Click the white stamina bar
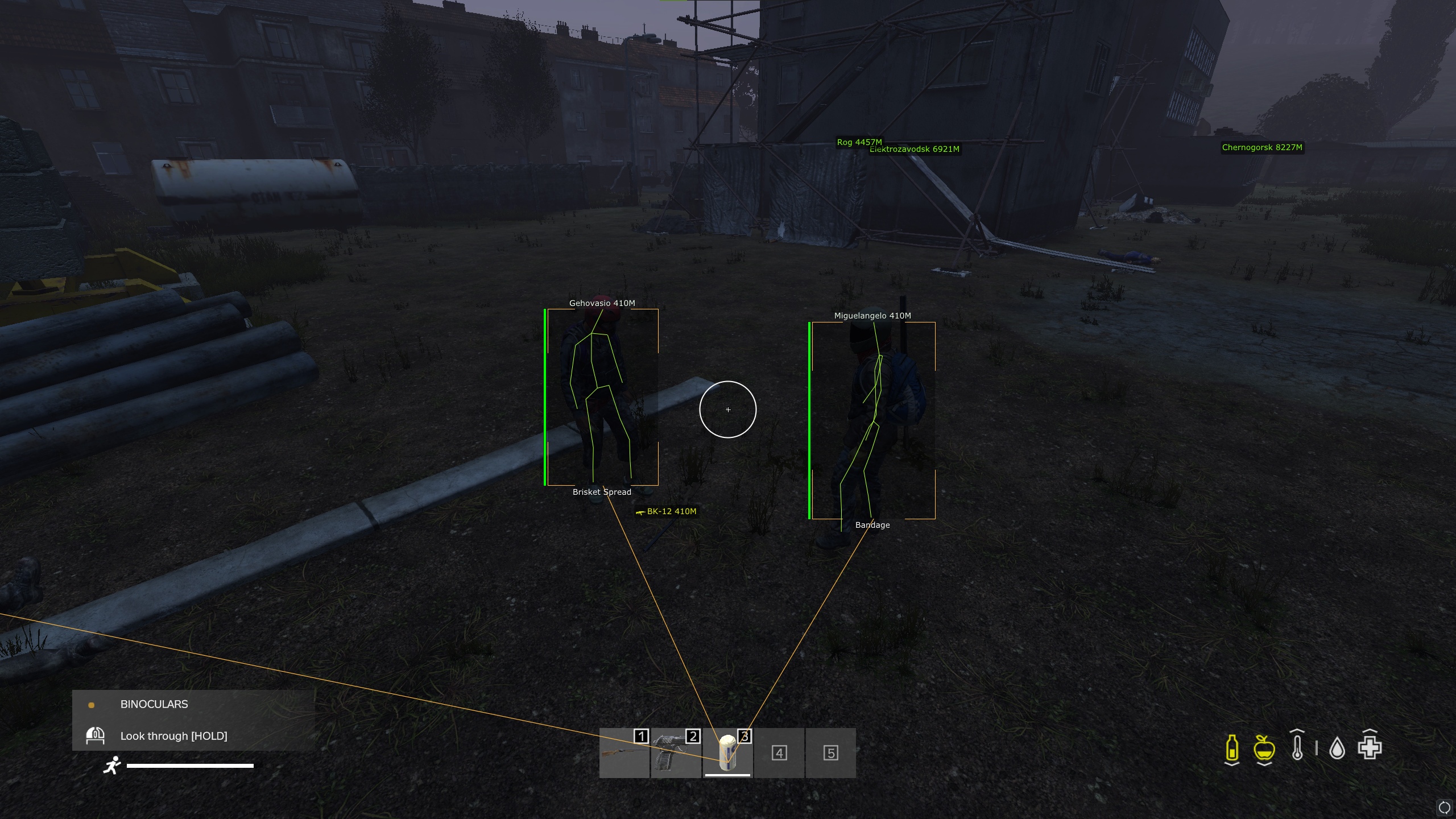1456x819 pixels. [189, 766]
